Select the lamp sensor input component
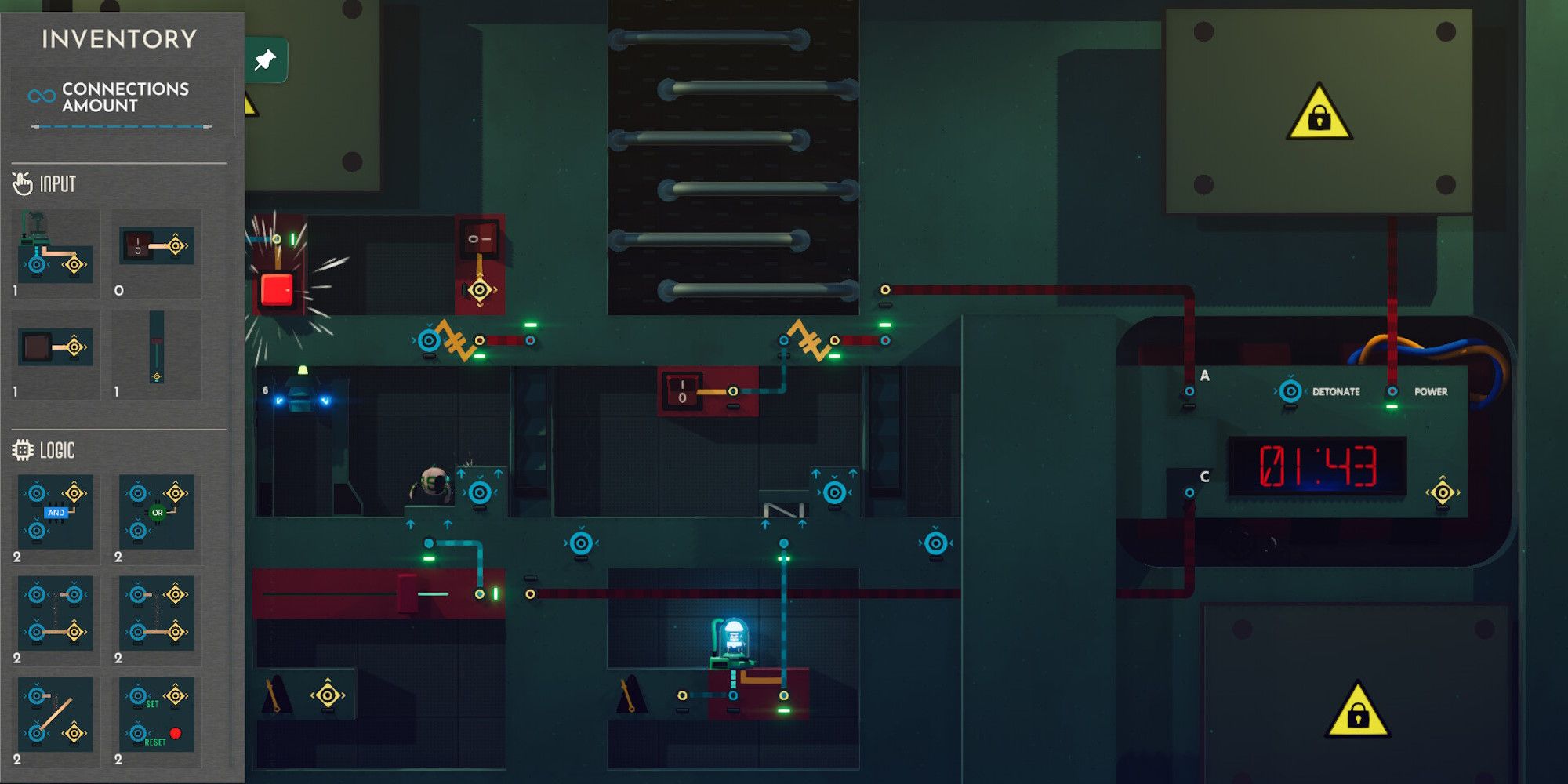1568x784 pixels. click(x=56, y=246)
